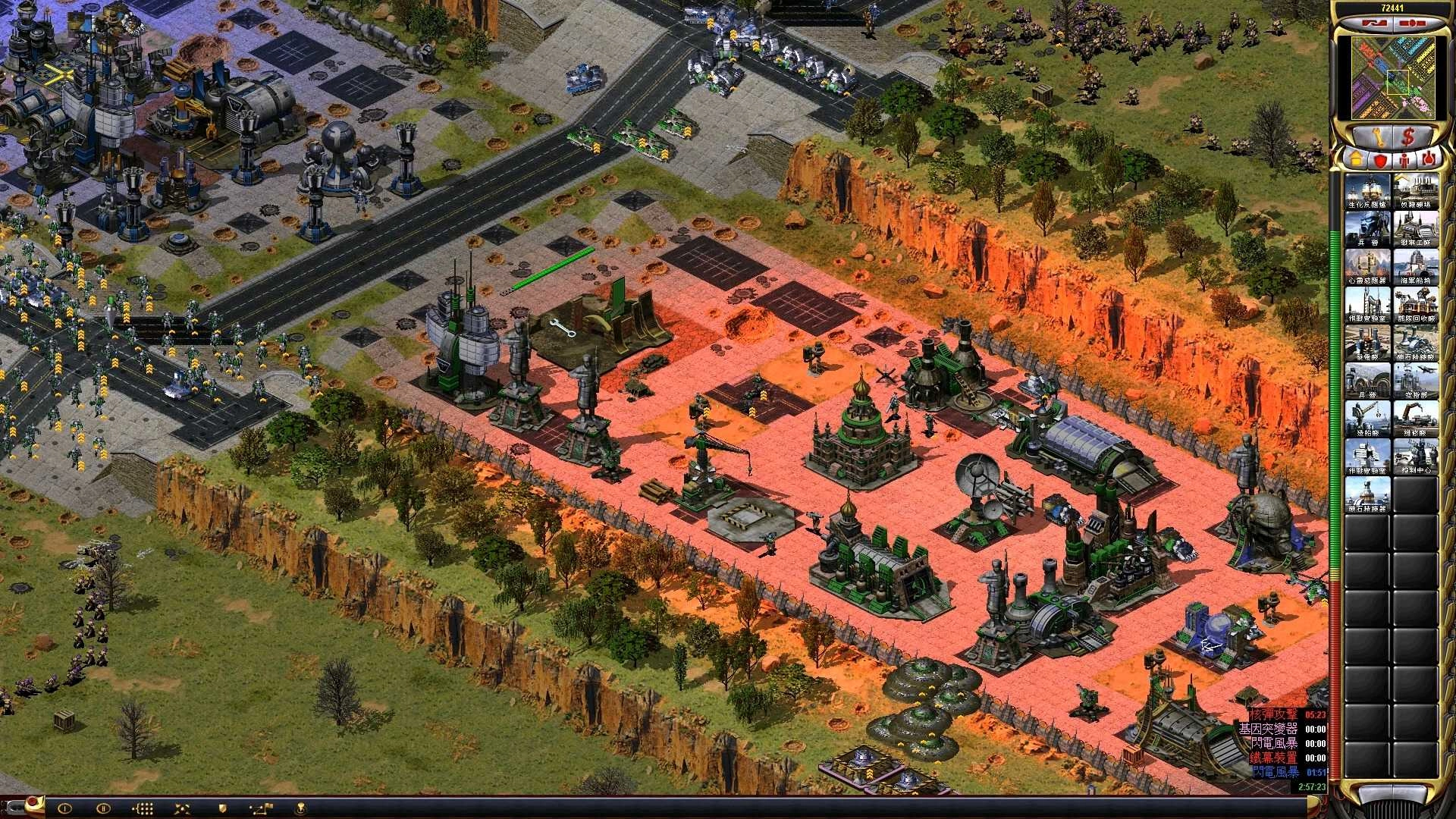Build the 海軍船塢 structure
The width and height of the screenshot is (1456, 819).
point(1415,267)
